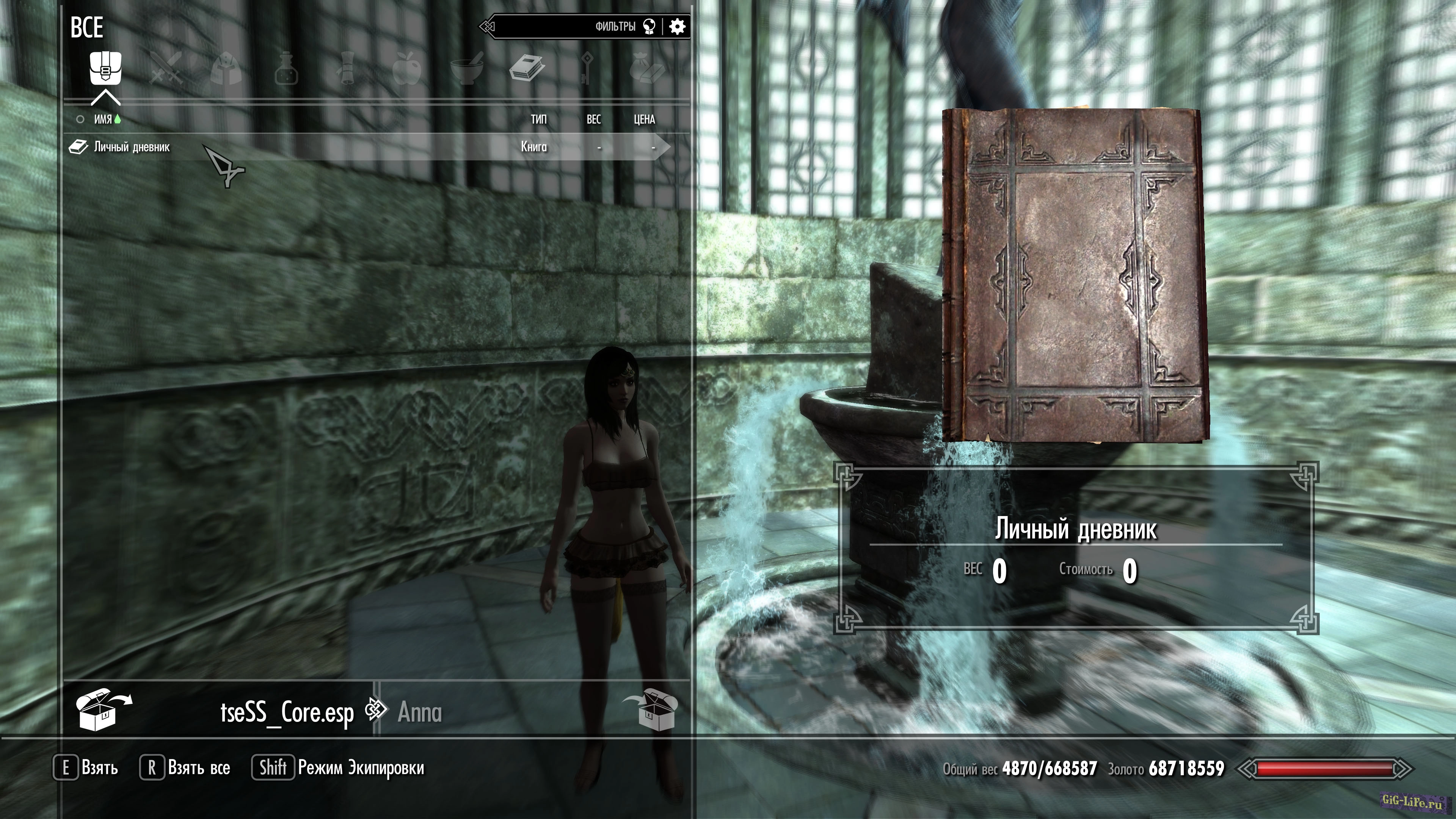Sort items by ВЕС column
Viewport: 1456px width, 819px height.
[593, 119]
